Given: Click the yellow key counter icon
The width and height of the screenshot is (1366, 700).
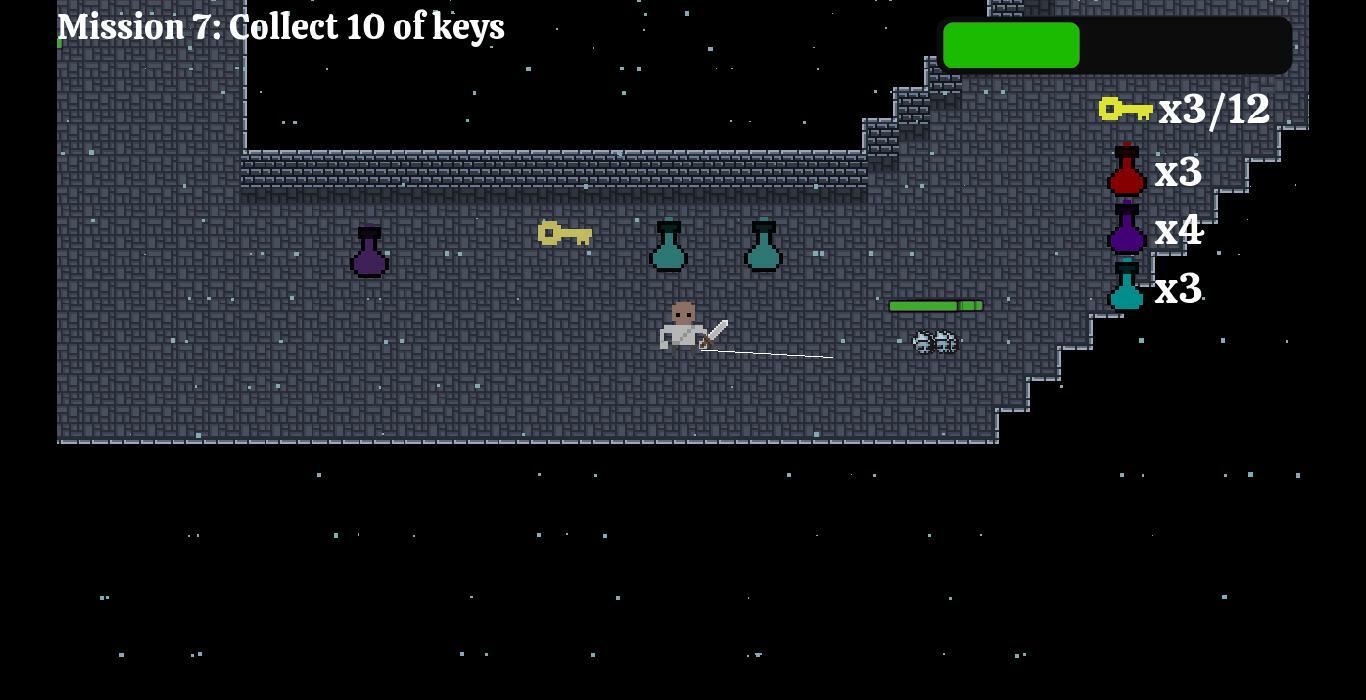Looking at the screenshot, I should pyautogui.click(x=1125, y=108).
